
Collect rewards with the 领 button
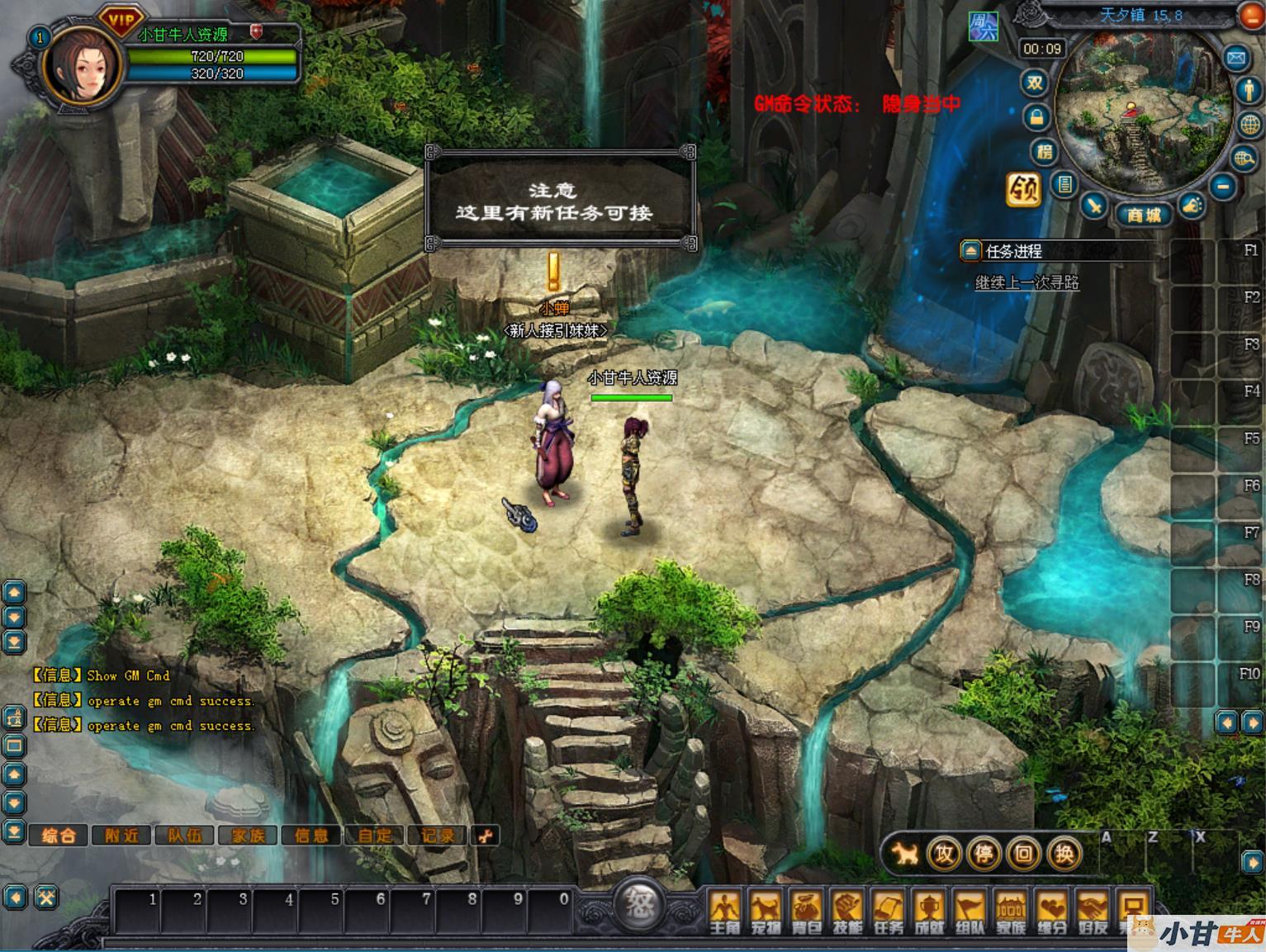click(1023, 189)
